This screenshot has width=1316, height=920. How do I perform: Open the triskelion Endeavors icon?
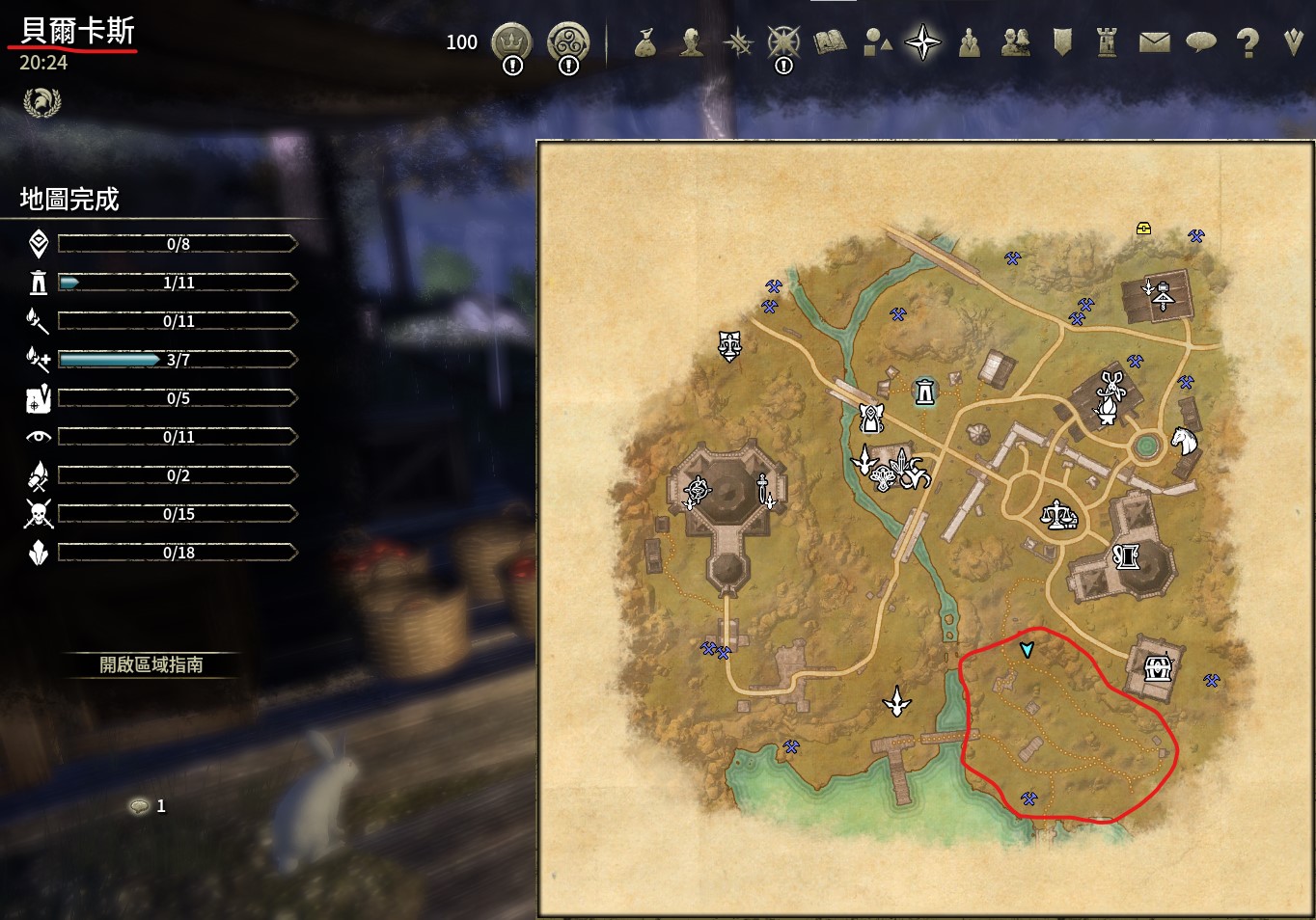coord(567,41)
